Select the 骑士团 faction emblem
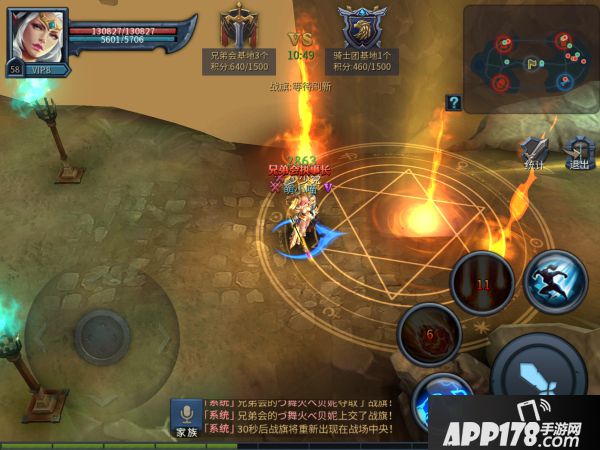600x450 pixels. pyautogui.click(x=361, y=27)
